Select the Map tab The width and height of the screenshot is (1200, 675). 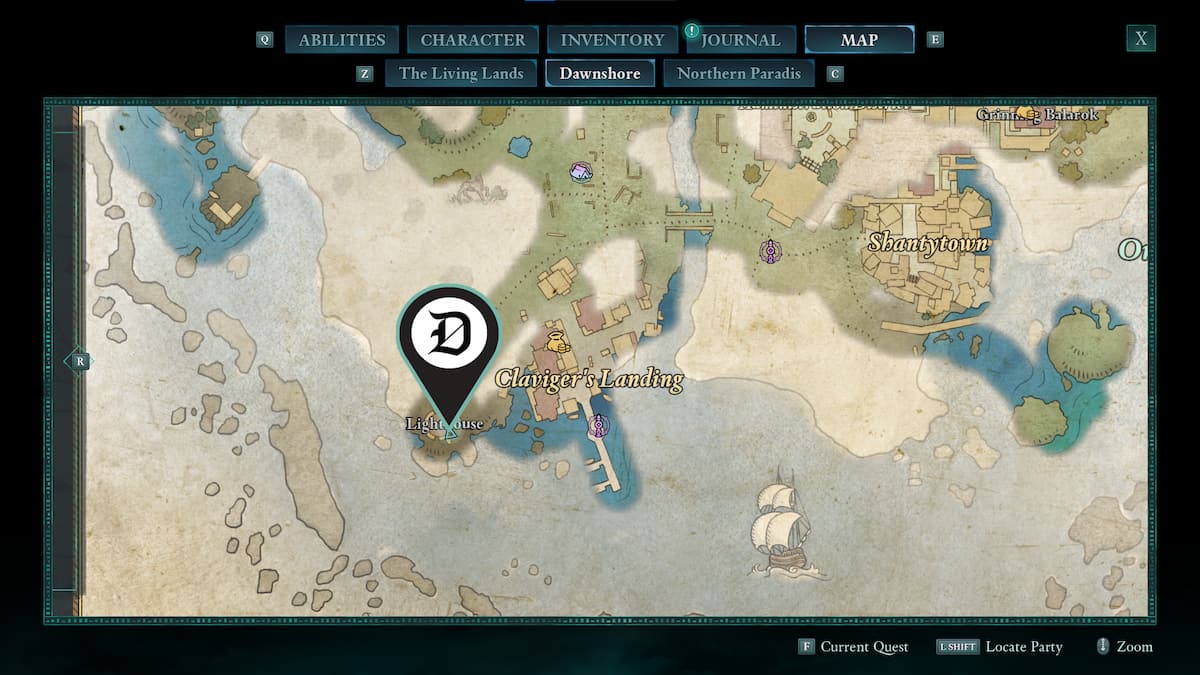(859, 40)
